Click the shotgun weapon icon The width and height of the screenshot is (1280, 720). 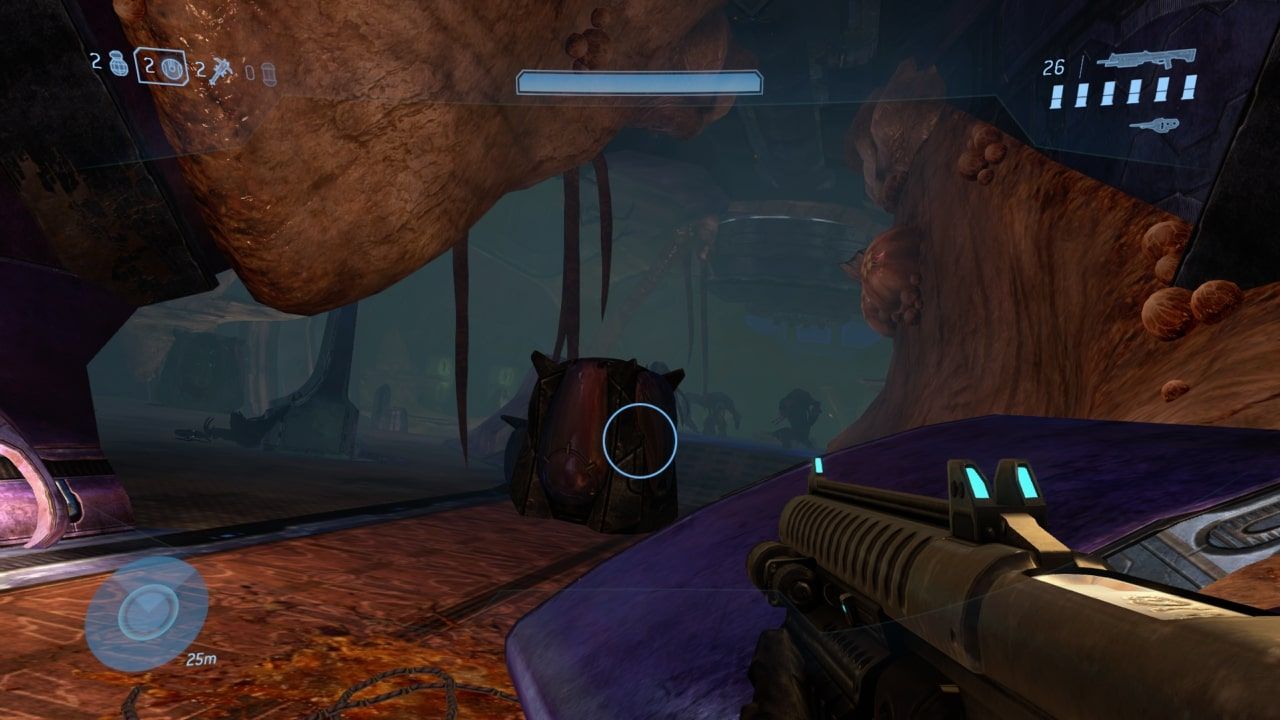[1145, 60]
